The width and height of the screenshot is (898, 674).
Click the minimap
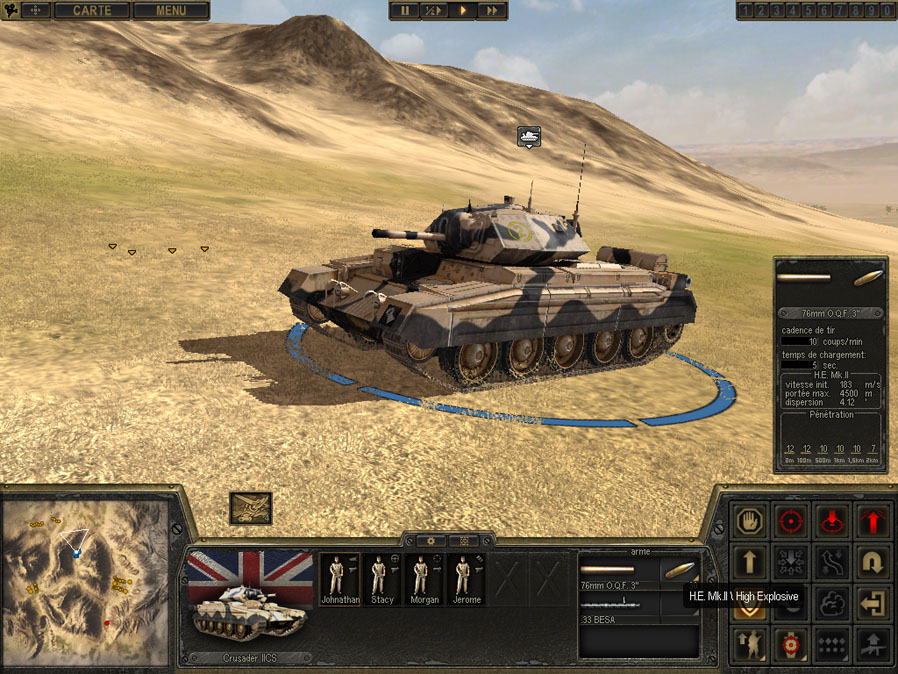(84, 583)
